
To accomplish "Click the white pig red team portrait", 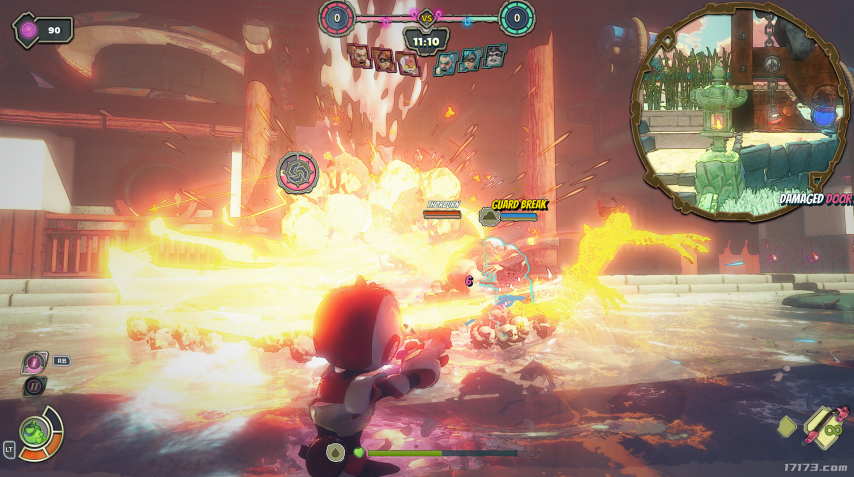I will click(x=408, y=64).
